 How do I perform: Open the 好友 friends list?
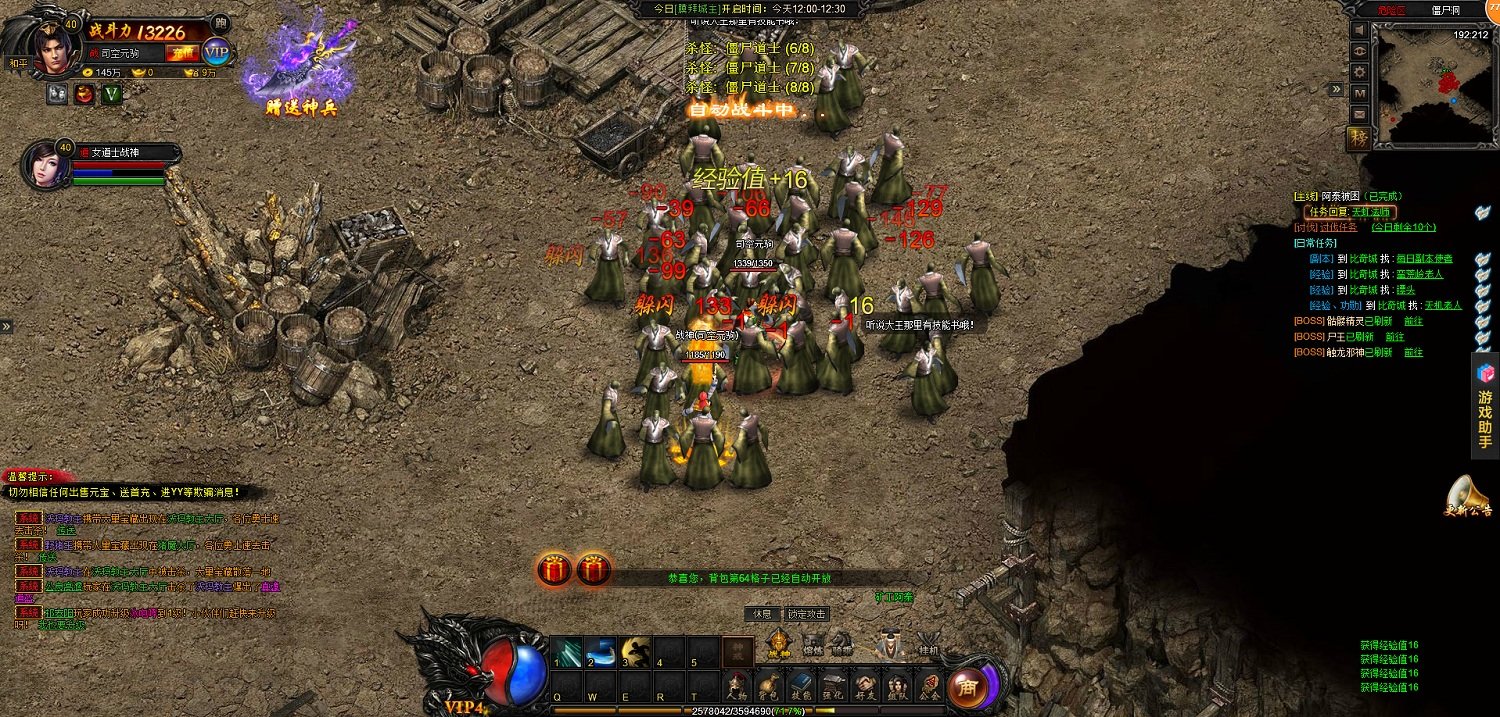coord(865,686)
